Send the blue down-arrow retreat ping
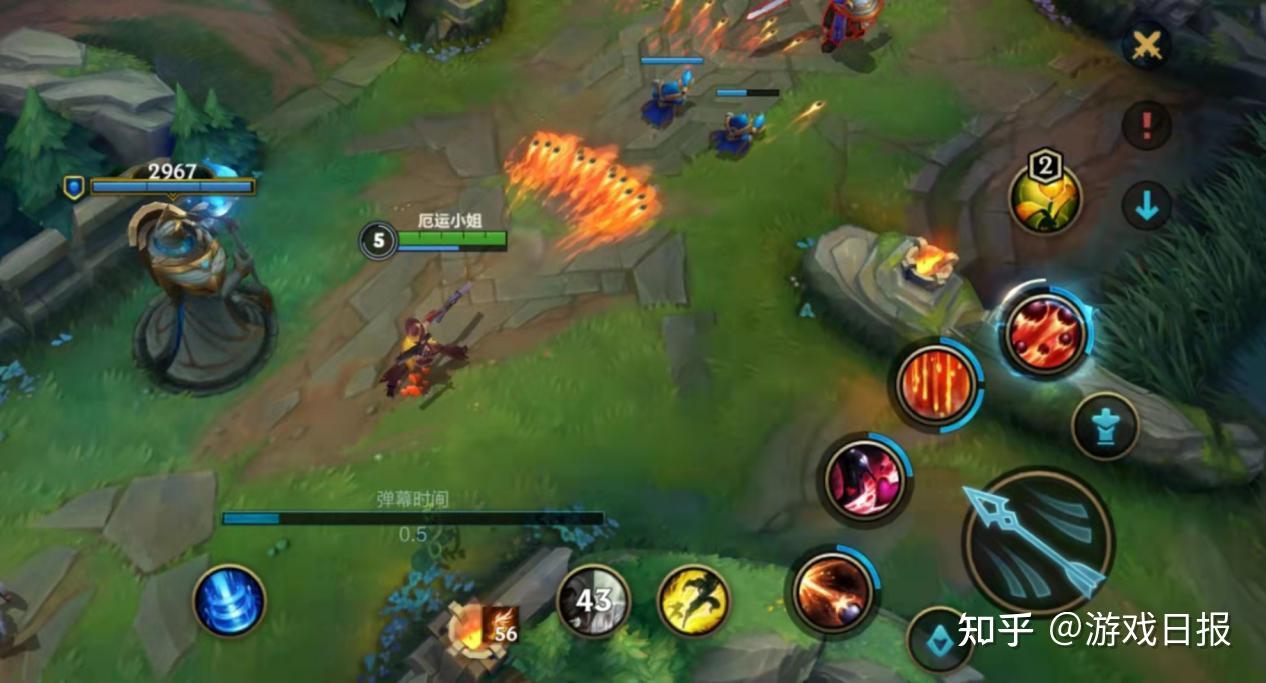The image size is (1266, 683). point(1146,206)
